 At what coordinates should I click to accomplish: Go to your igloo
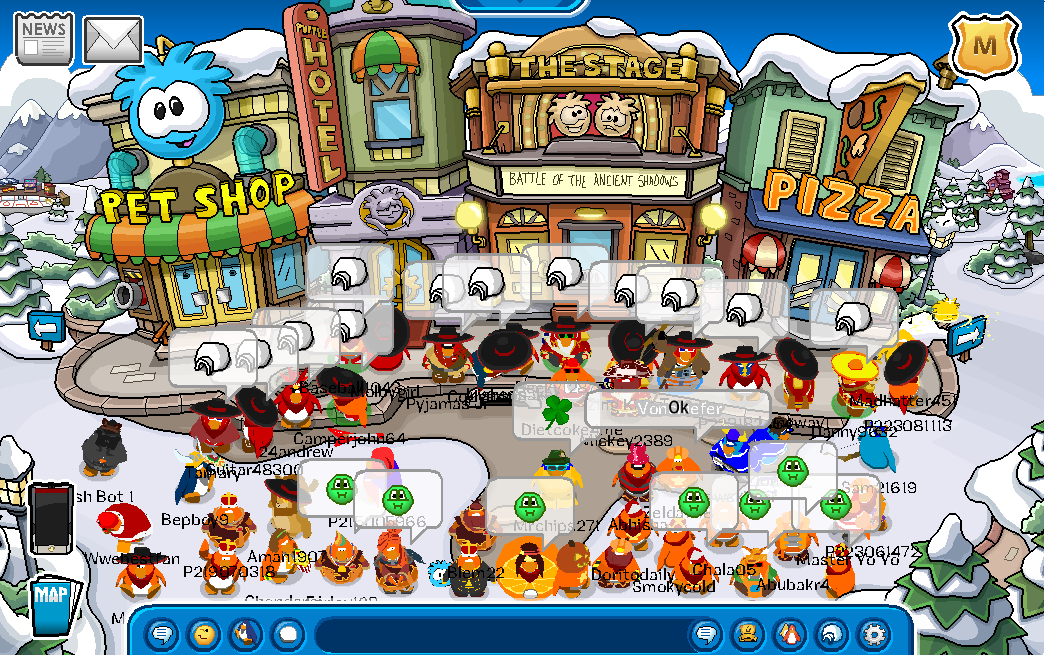(x=832, y=634)
